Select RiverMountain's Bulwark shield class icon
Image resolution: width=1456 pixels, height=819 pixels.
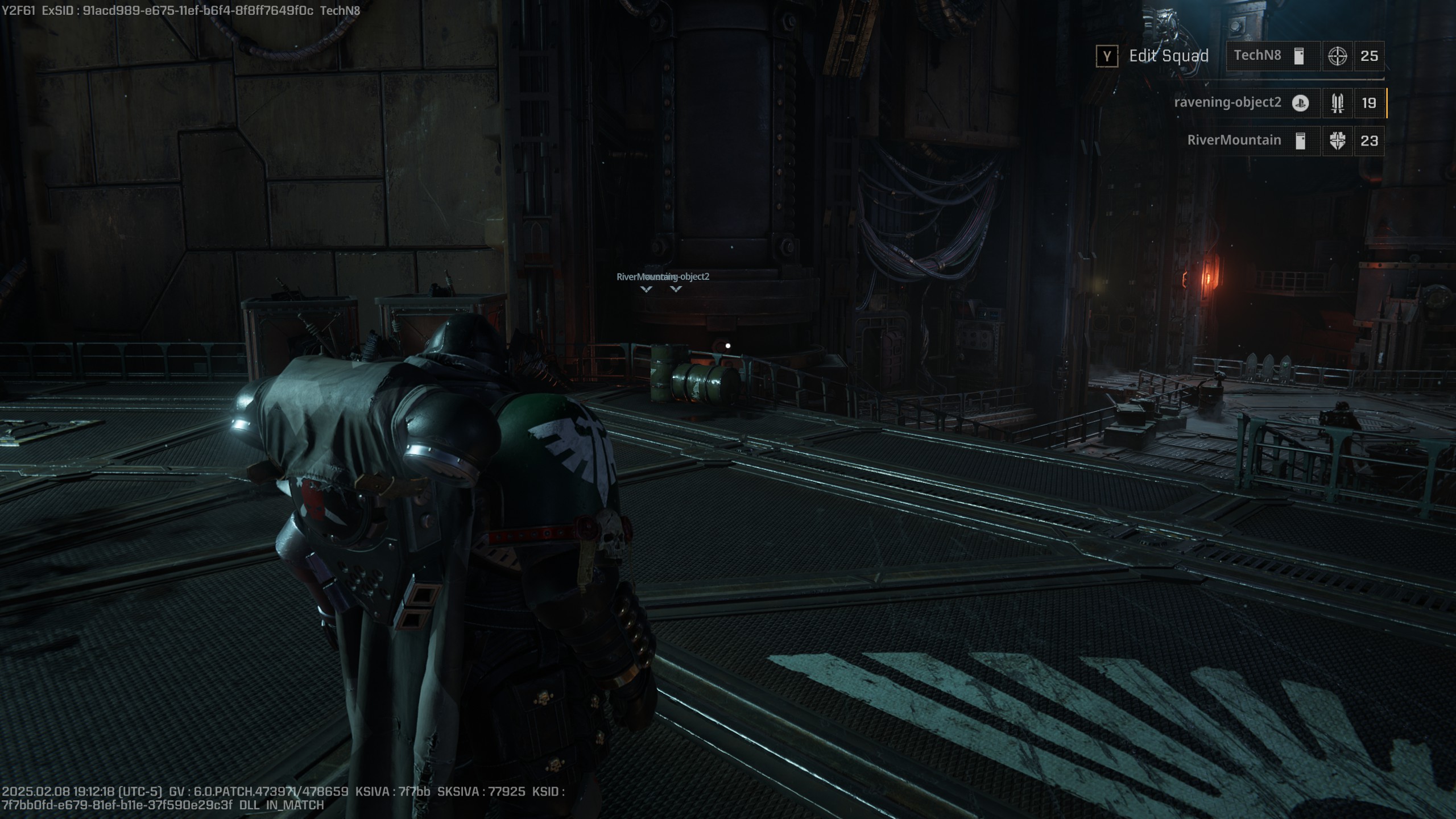tap(1338, 140)
